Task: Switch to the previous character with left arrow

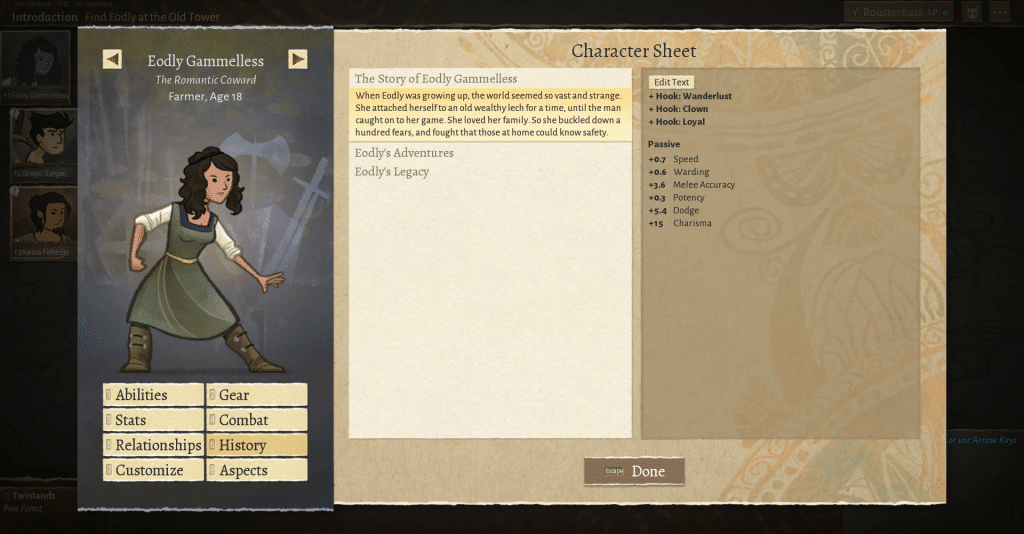Action: [112, 59]
